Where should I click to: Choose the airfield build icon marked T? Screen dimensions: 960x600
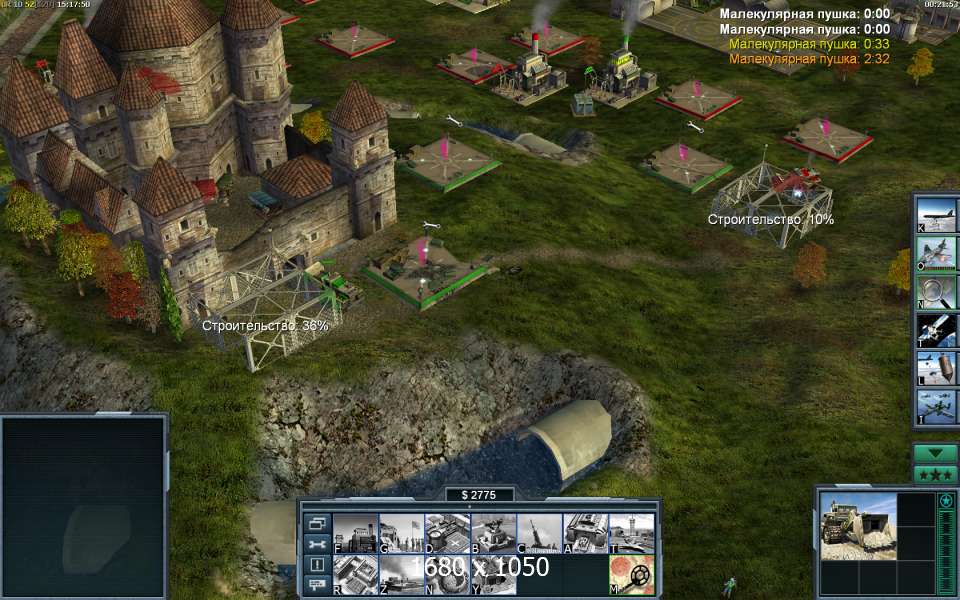coord(631,533)
